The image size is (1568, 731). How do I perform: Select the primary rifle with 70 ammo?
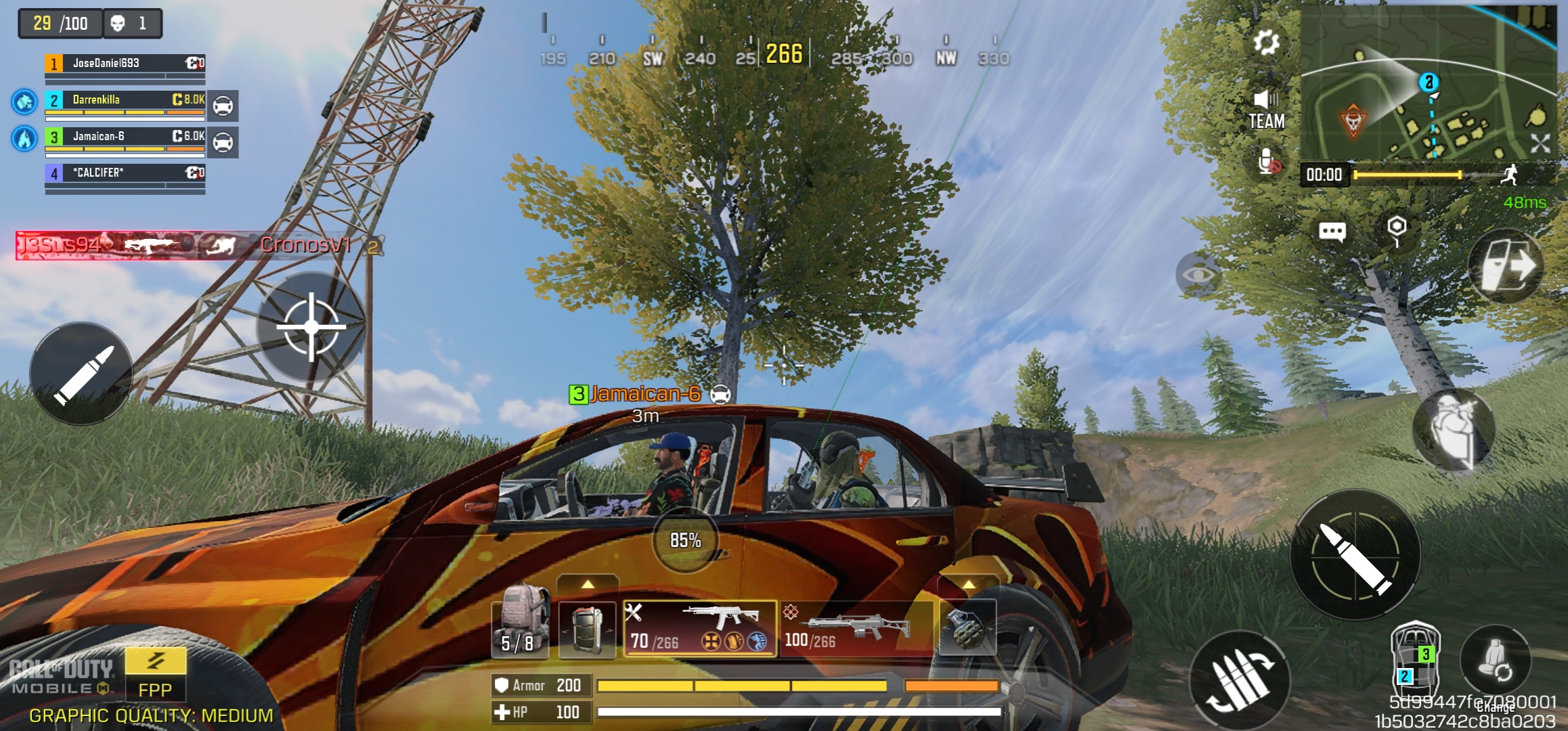699,628
